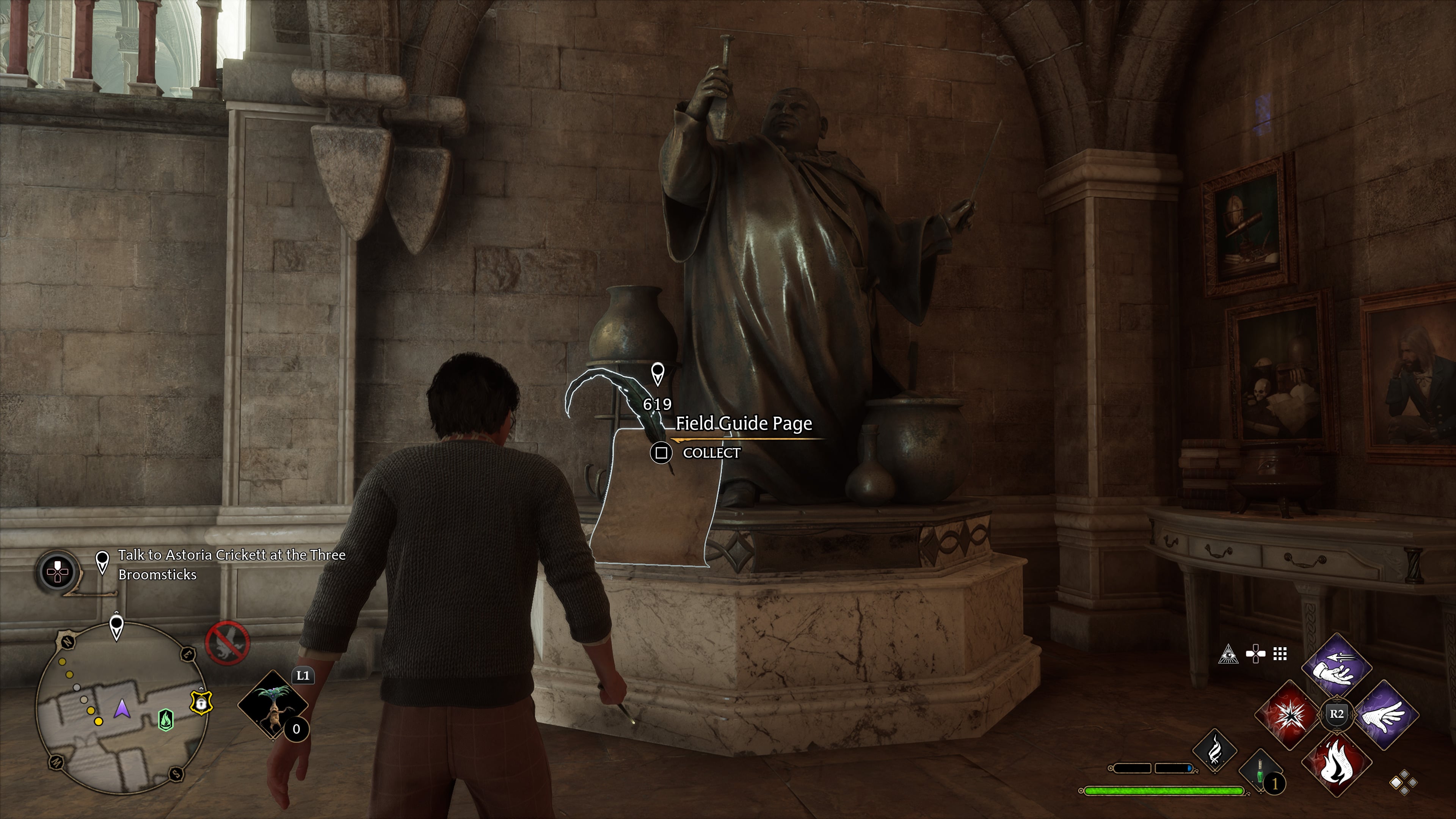Click the no-flying restriction icon

click(227, 643)
